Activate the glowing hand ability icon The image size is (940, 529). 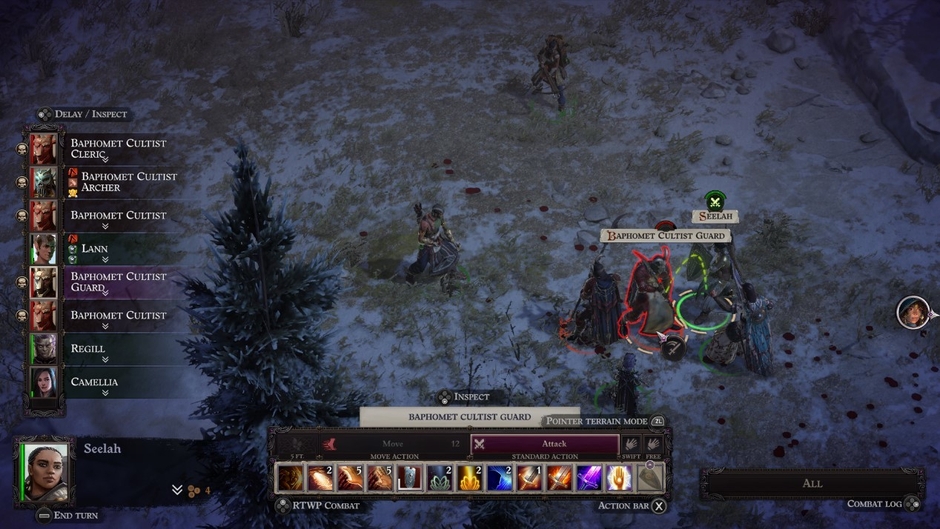tap(619, 478)
